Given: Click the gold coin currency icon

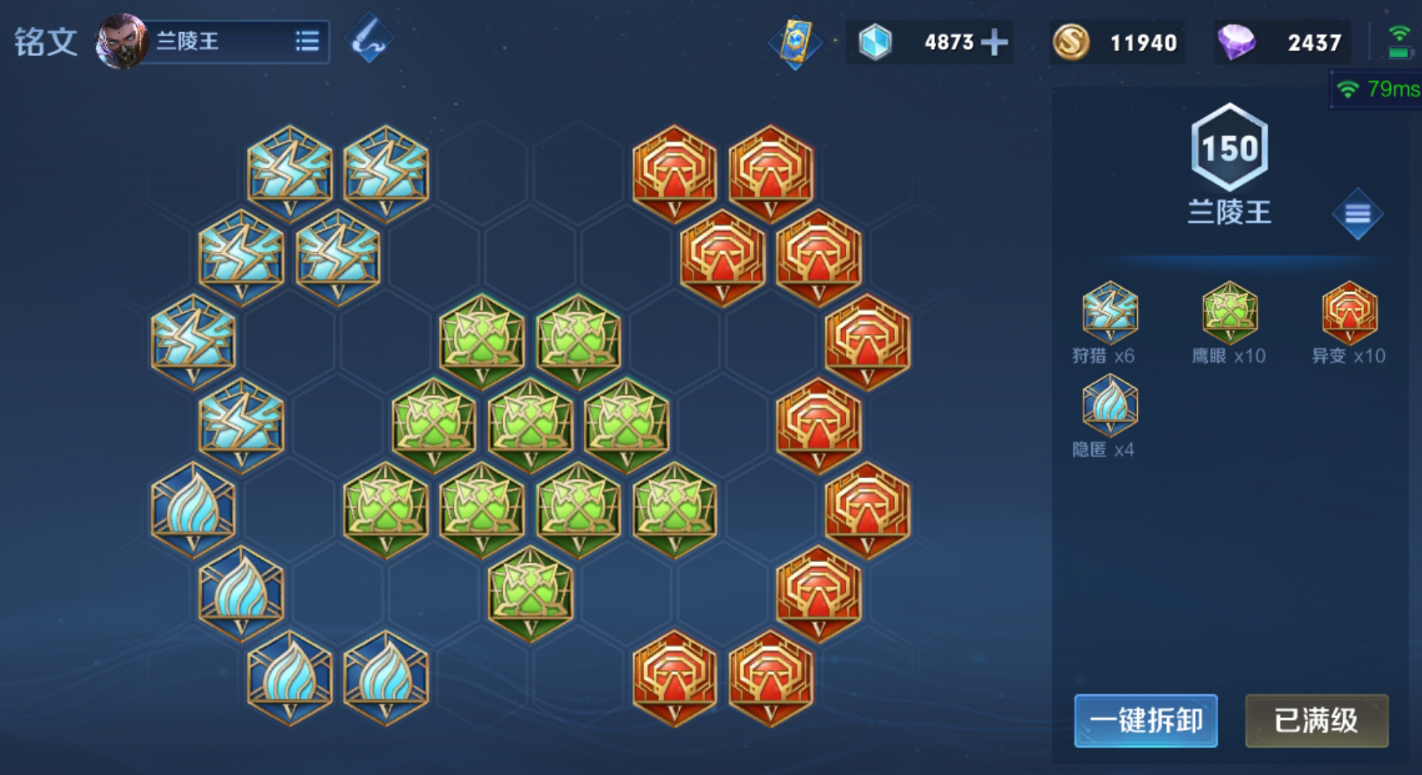Looking at the screenshot, I should (1071, 42).
